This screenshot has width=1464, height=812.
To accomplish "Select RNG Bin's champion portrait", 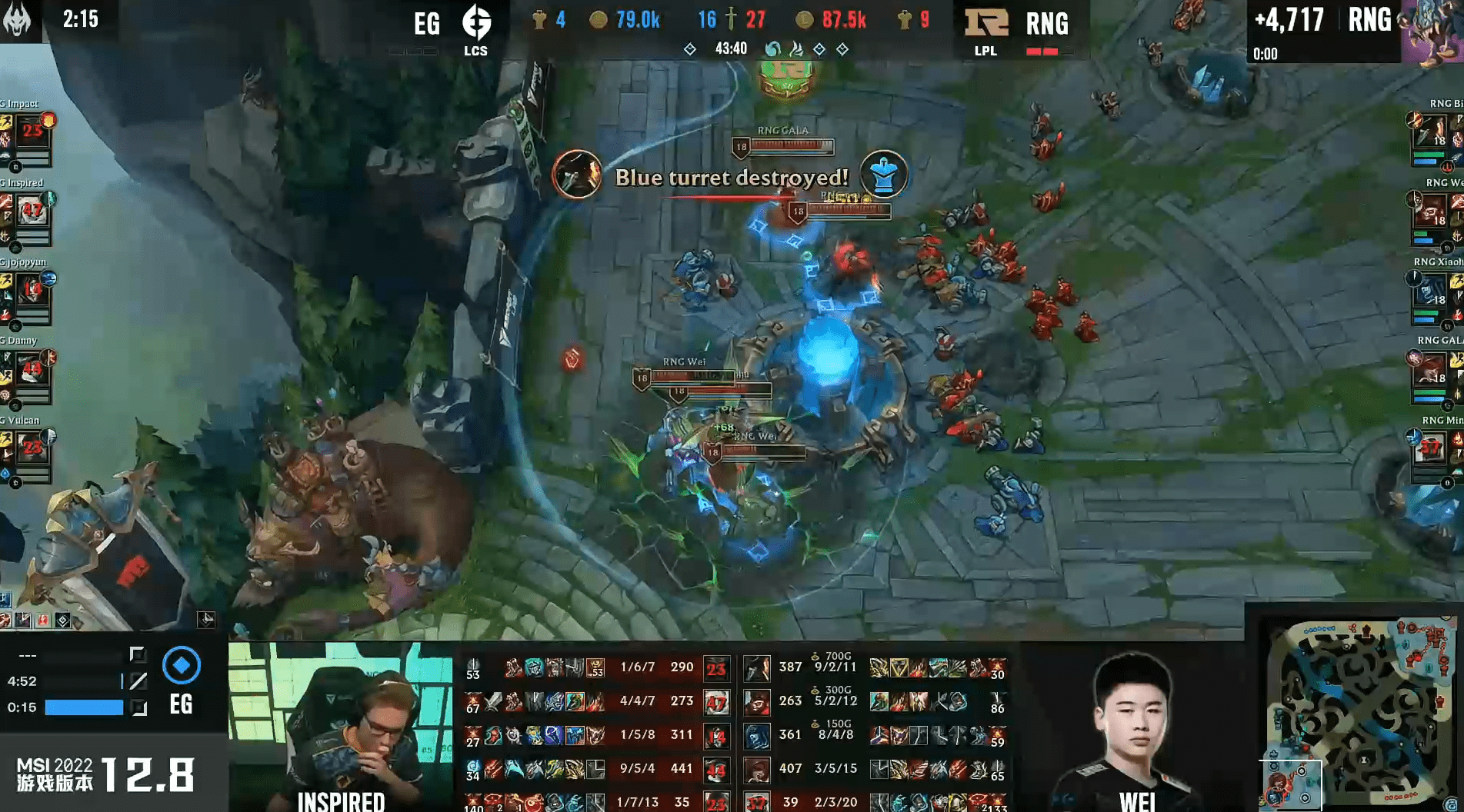I will click(1432, 133).
